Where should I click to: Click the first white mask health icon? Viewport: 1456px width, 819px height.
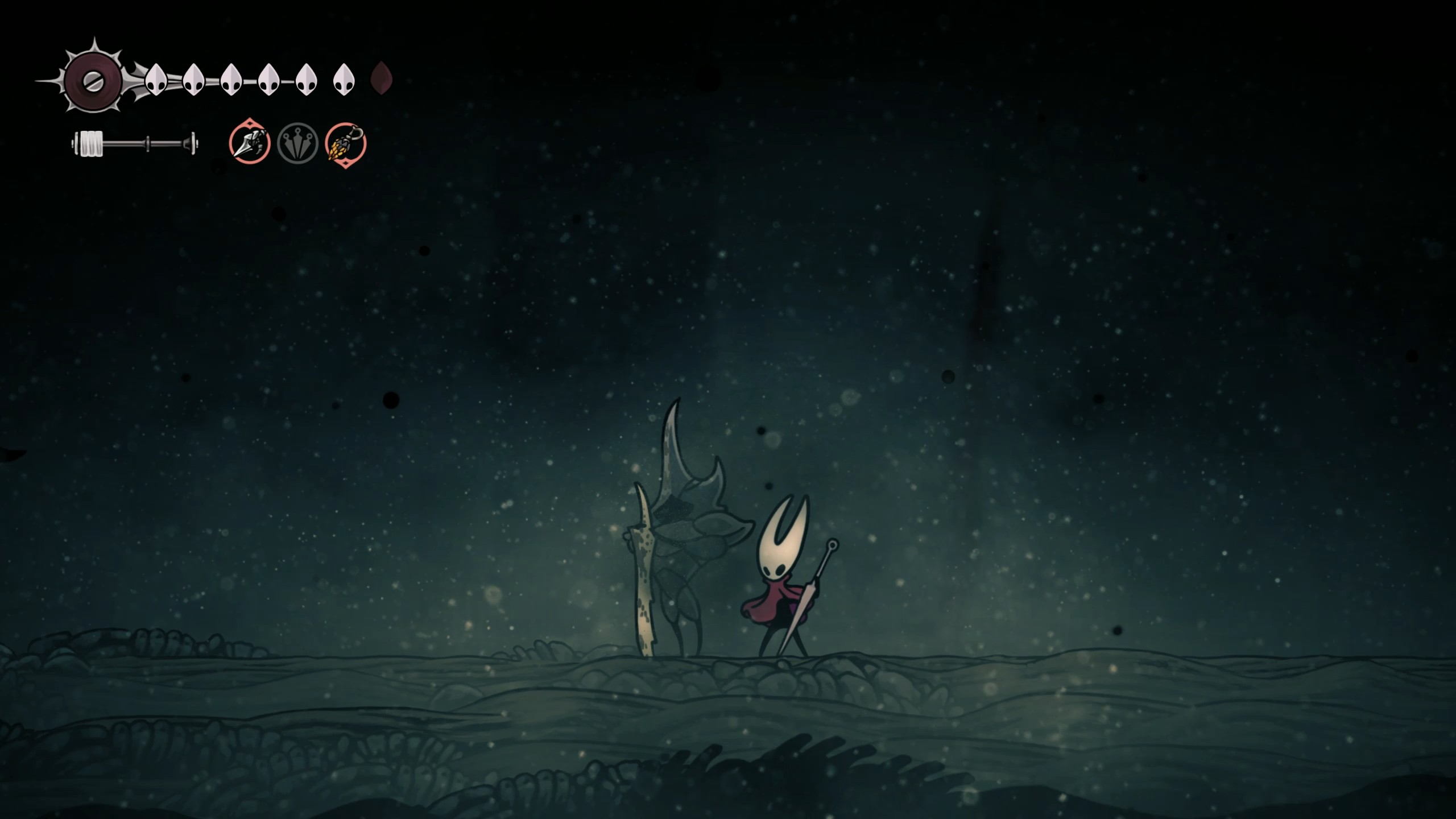[x=155, y=80]
